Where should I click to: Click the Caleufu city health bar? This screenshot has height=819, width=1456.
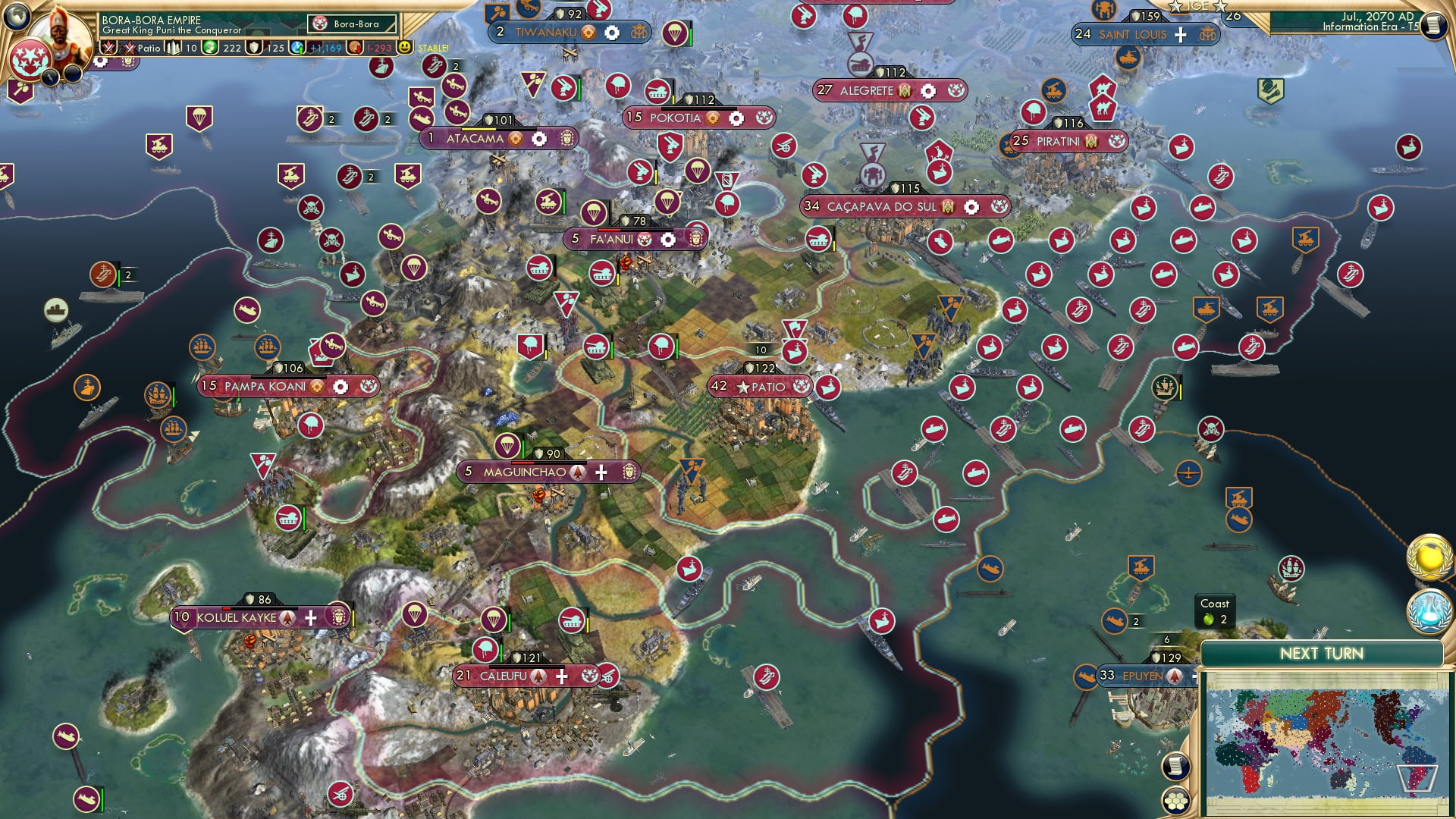click(x=526, y=667)
